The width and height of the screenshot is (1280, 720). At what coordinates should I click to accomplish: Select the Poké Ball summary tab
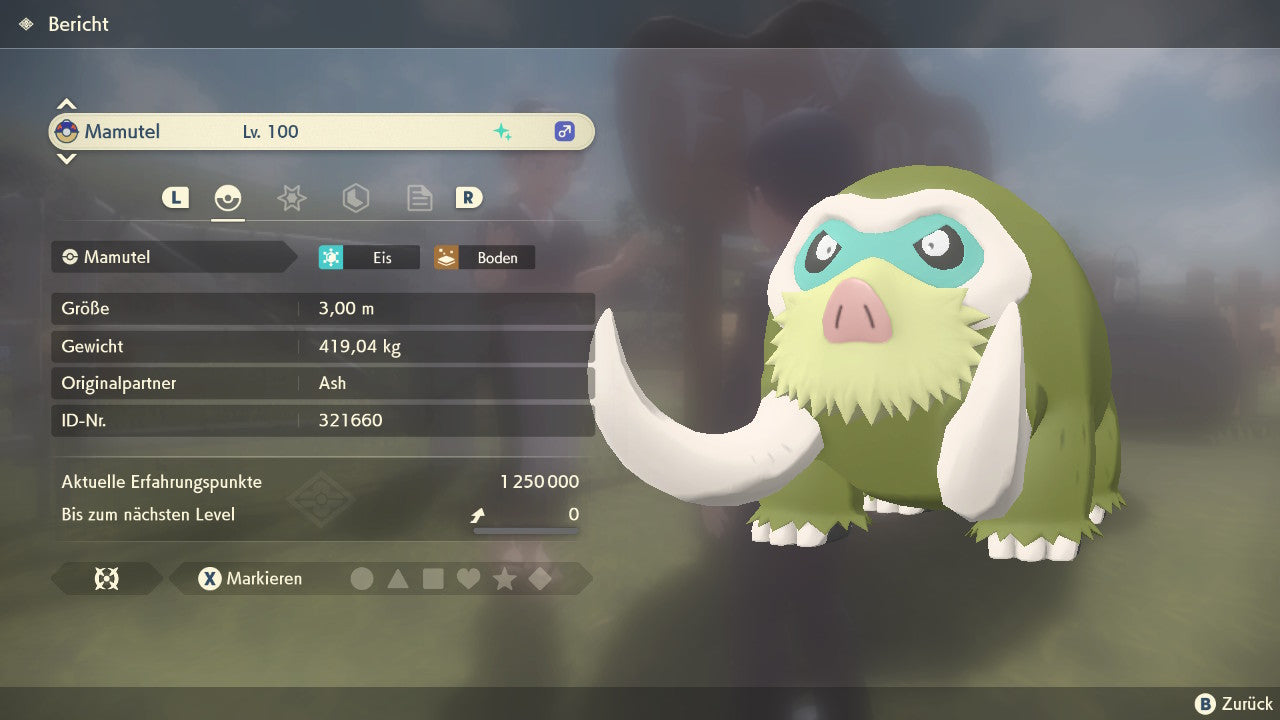[x=228, y=198]
